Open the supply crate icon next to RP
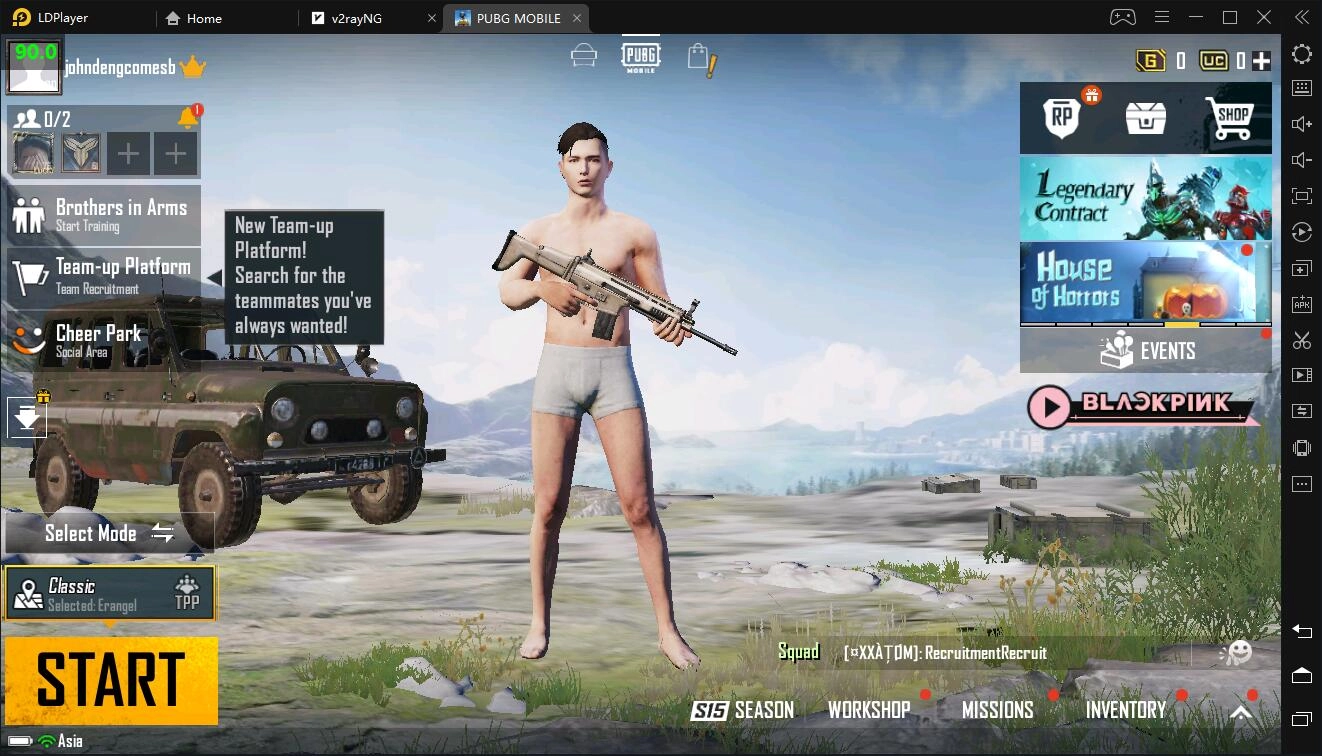This screenshot has width=1322, height=756. 1144,117
